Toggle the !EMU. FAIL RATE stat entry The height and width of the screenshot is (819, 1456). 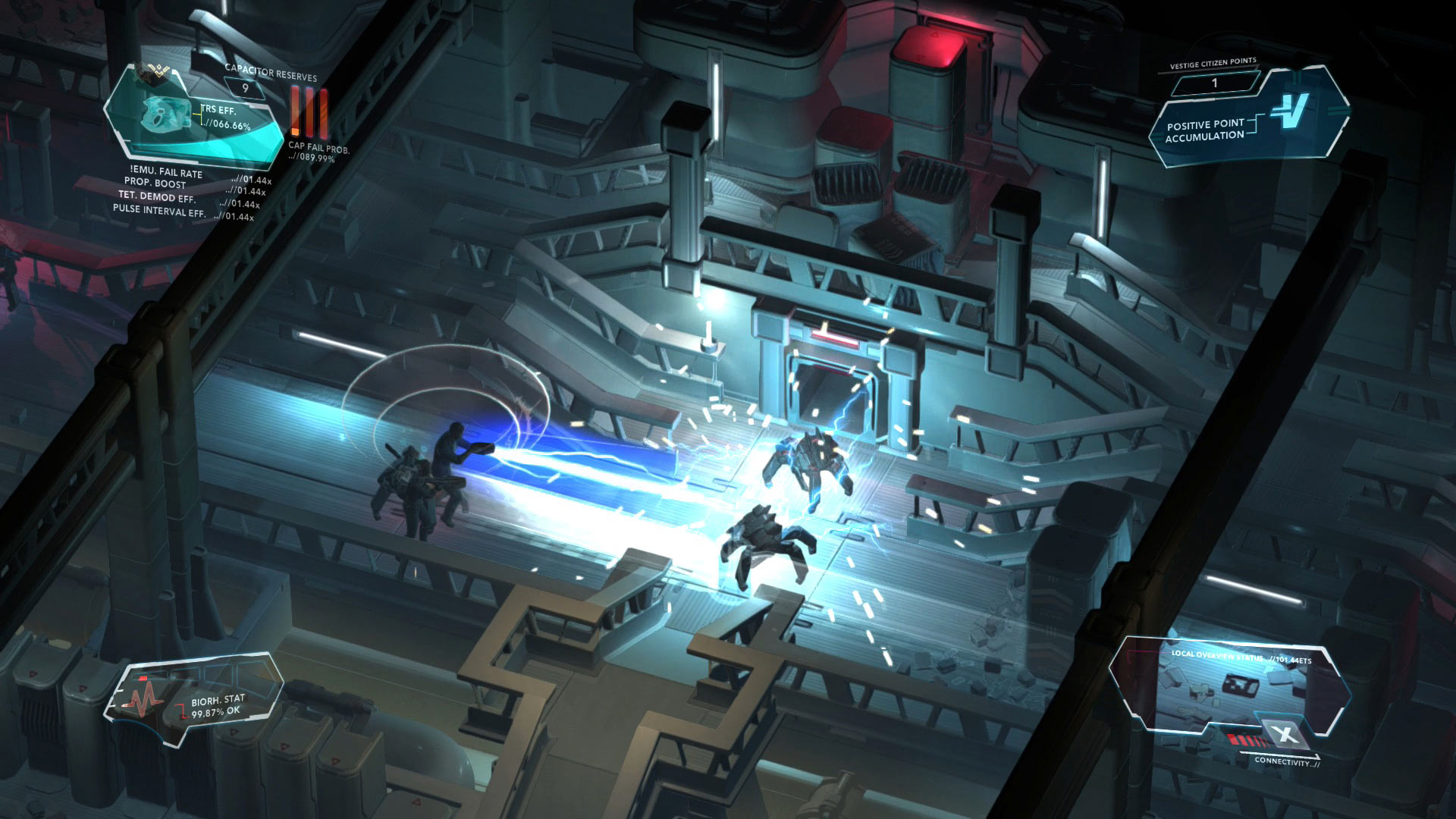tap(166, 173)
